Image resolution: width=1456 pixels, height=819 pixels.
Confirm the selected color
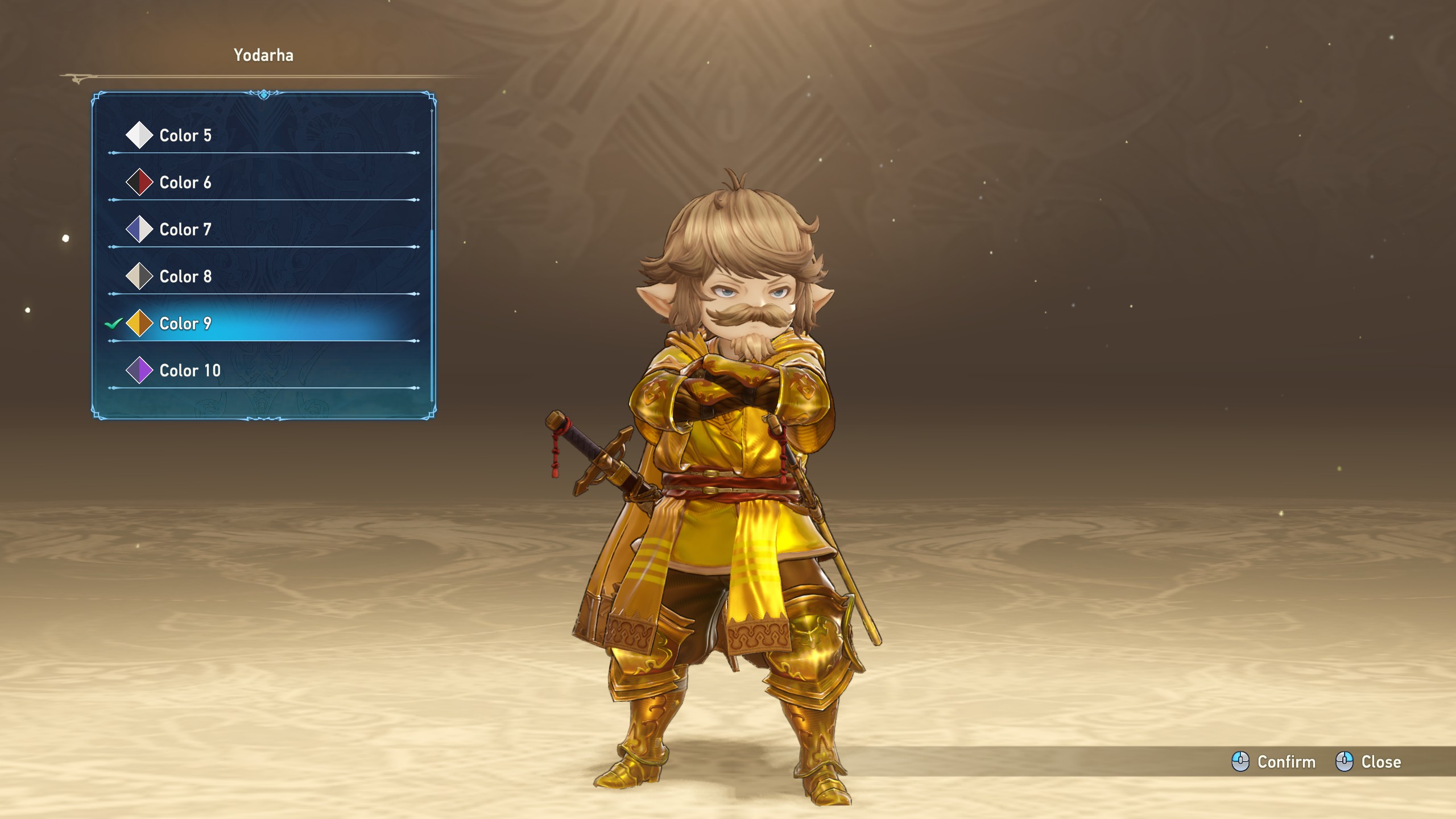(x=1273, y=762)
